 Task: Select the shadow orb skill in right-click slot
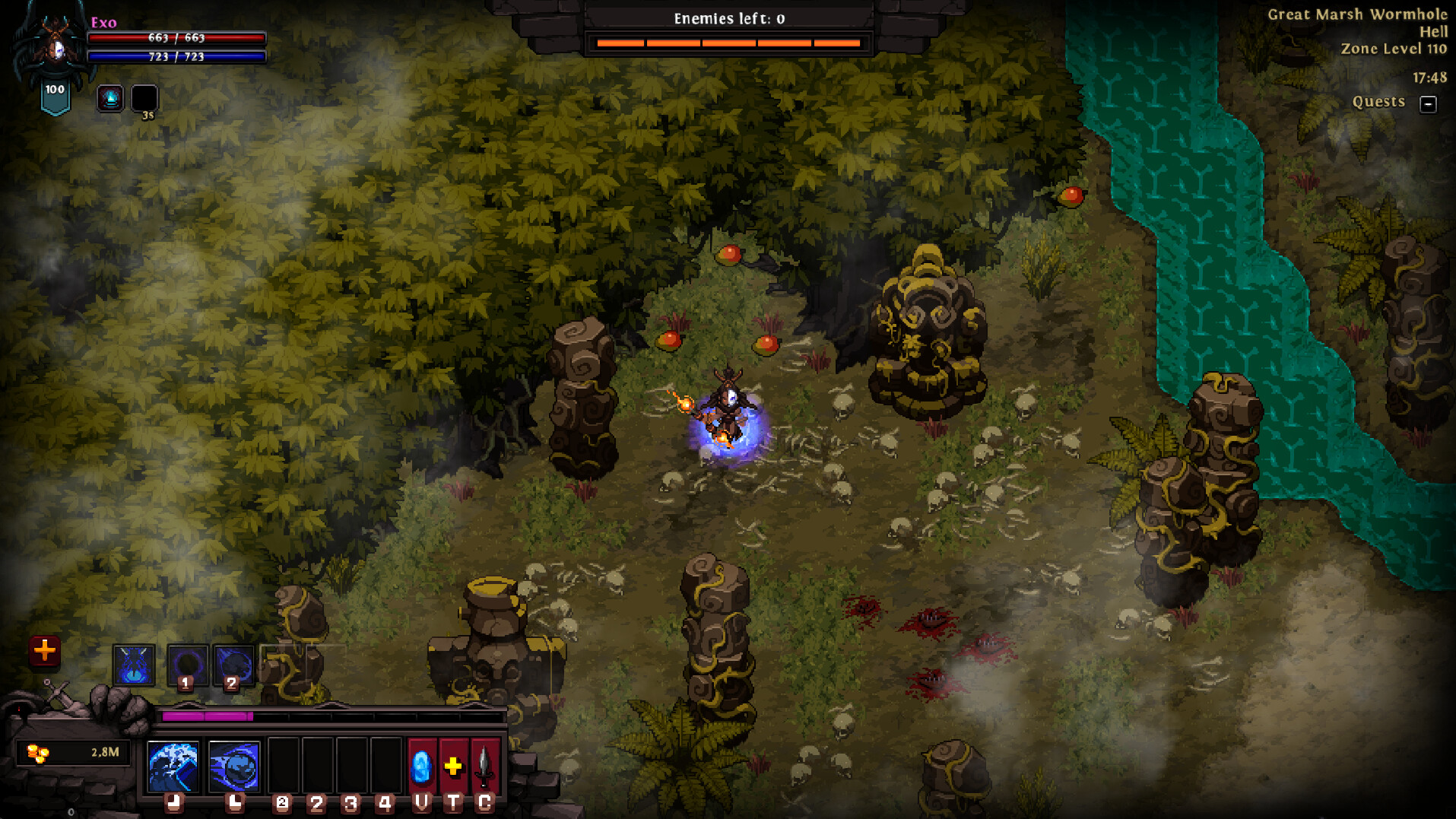point(234,768)
